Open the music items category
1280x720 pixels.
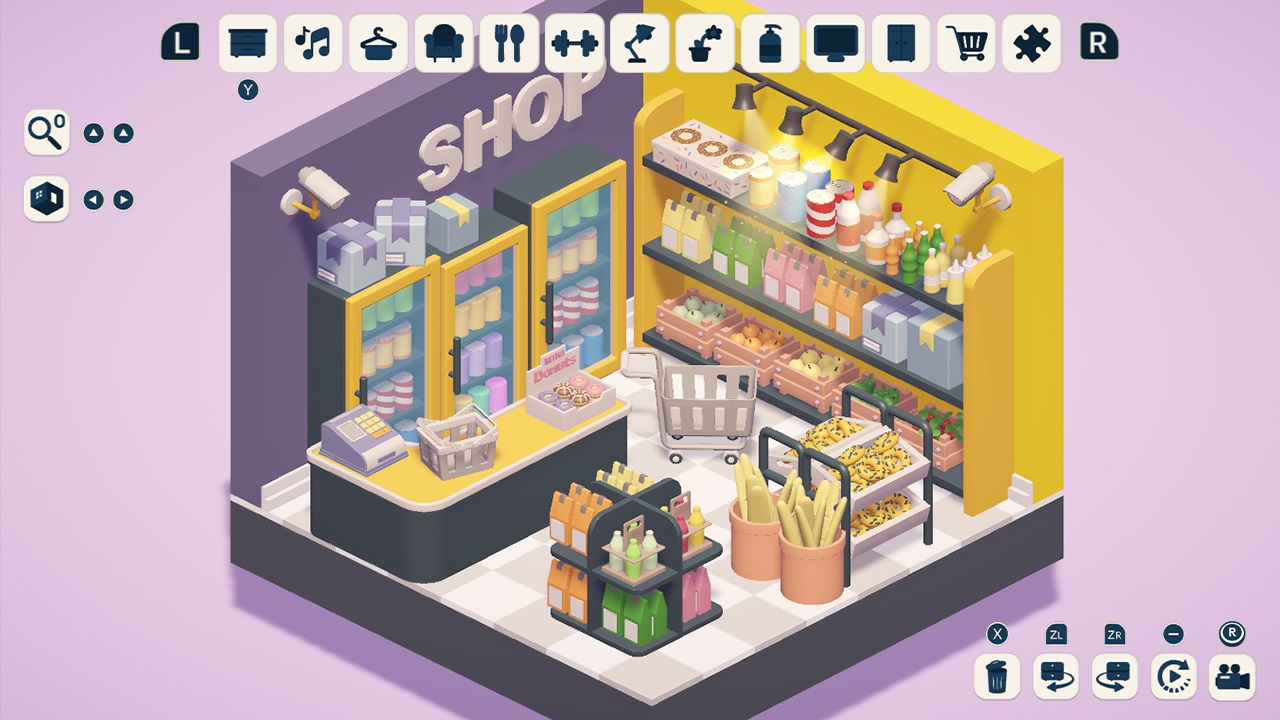click(x=312, y=44)
